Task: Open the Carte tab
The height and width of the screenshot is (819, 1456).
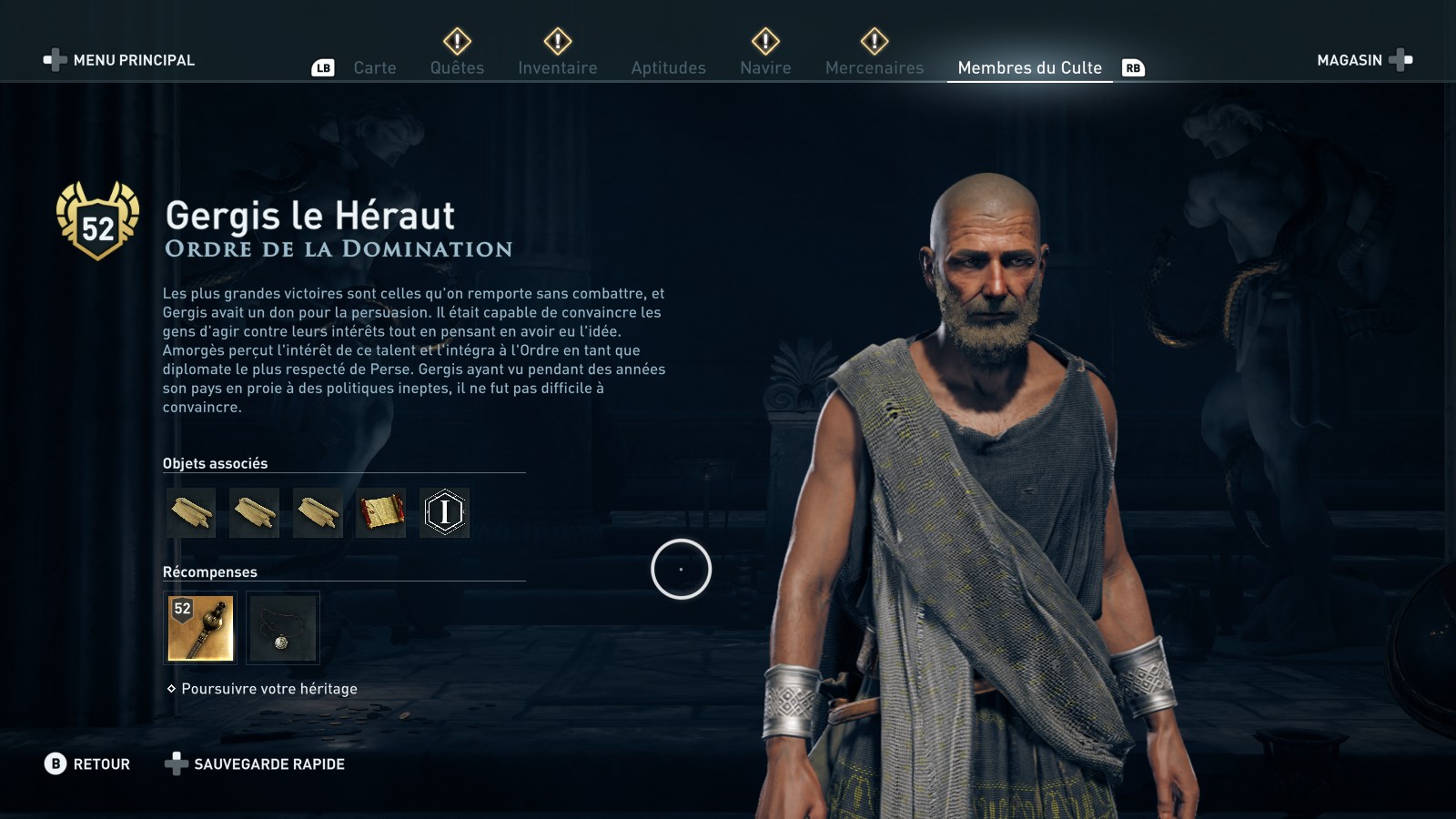Action: [374, 68]
